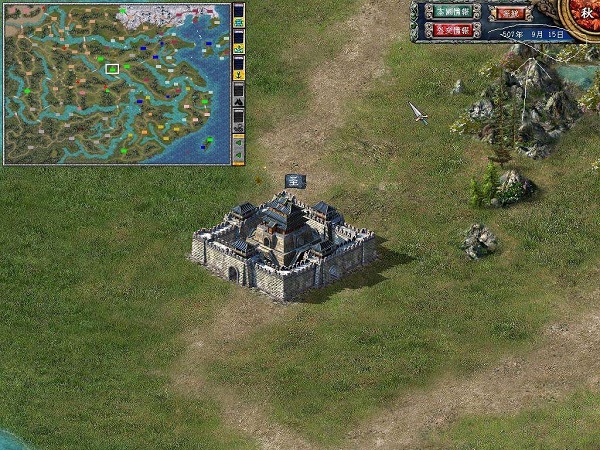Toggle the city filter icon beside minimap
Image resolution: width=600 pixels, height=450 pixels.
point(239,20)
